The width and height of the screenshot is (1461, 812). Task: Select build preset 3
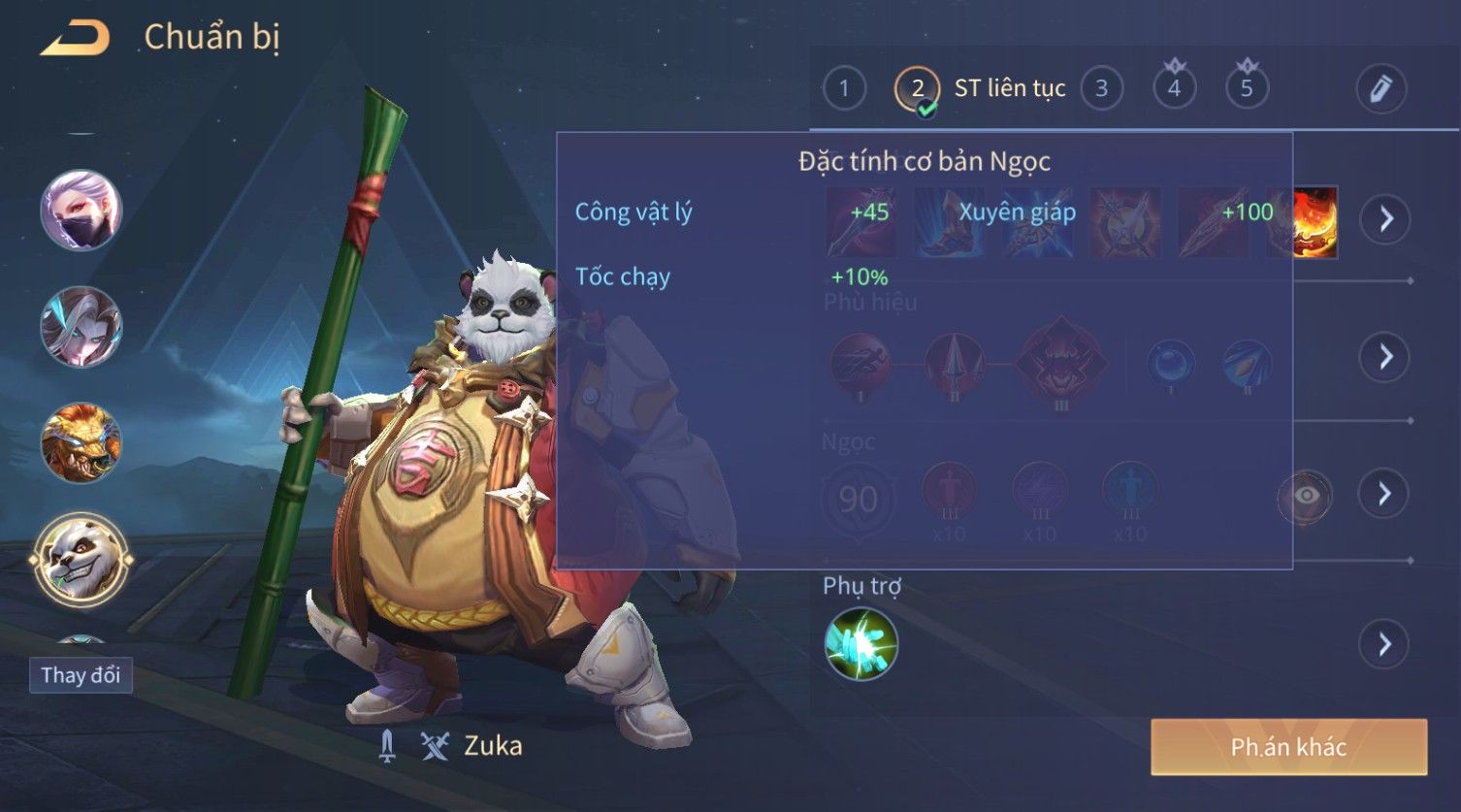[1101, 88]
